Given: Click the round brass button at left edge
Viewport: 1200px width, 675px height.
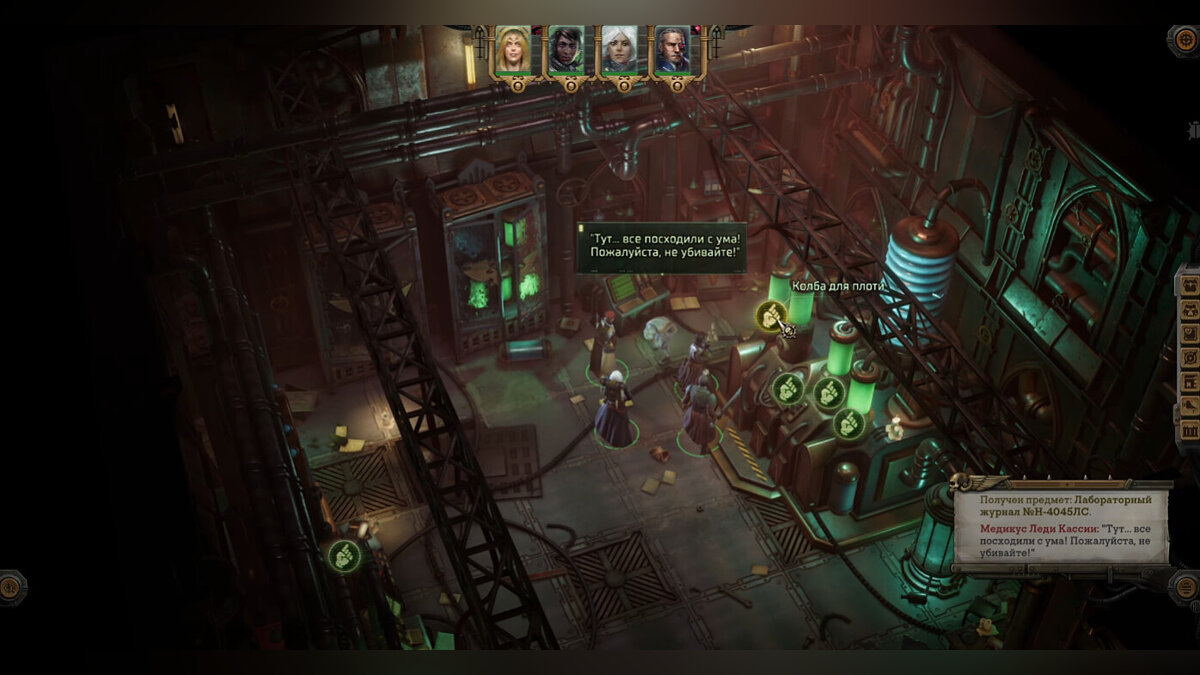Looking at the screenshot, I should tap(11, 587).
